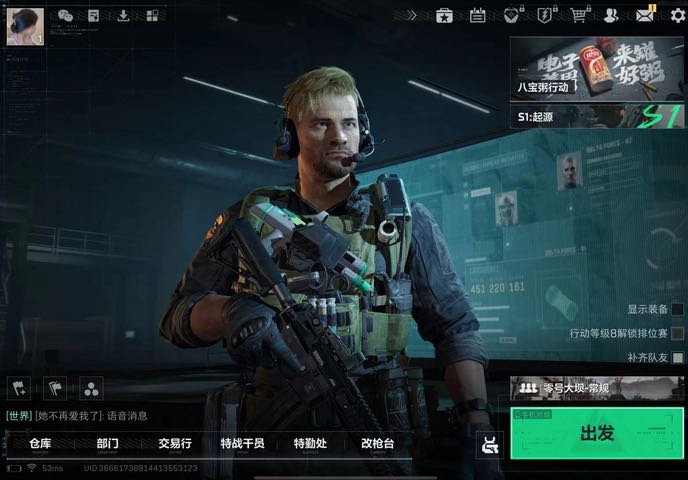The image size is (688, 480).
Task: Open the 改枪台 gunsmith tab
Action: 377,443
